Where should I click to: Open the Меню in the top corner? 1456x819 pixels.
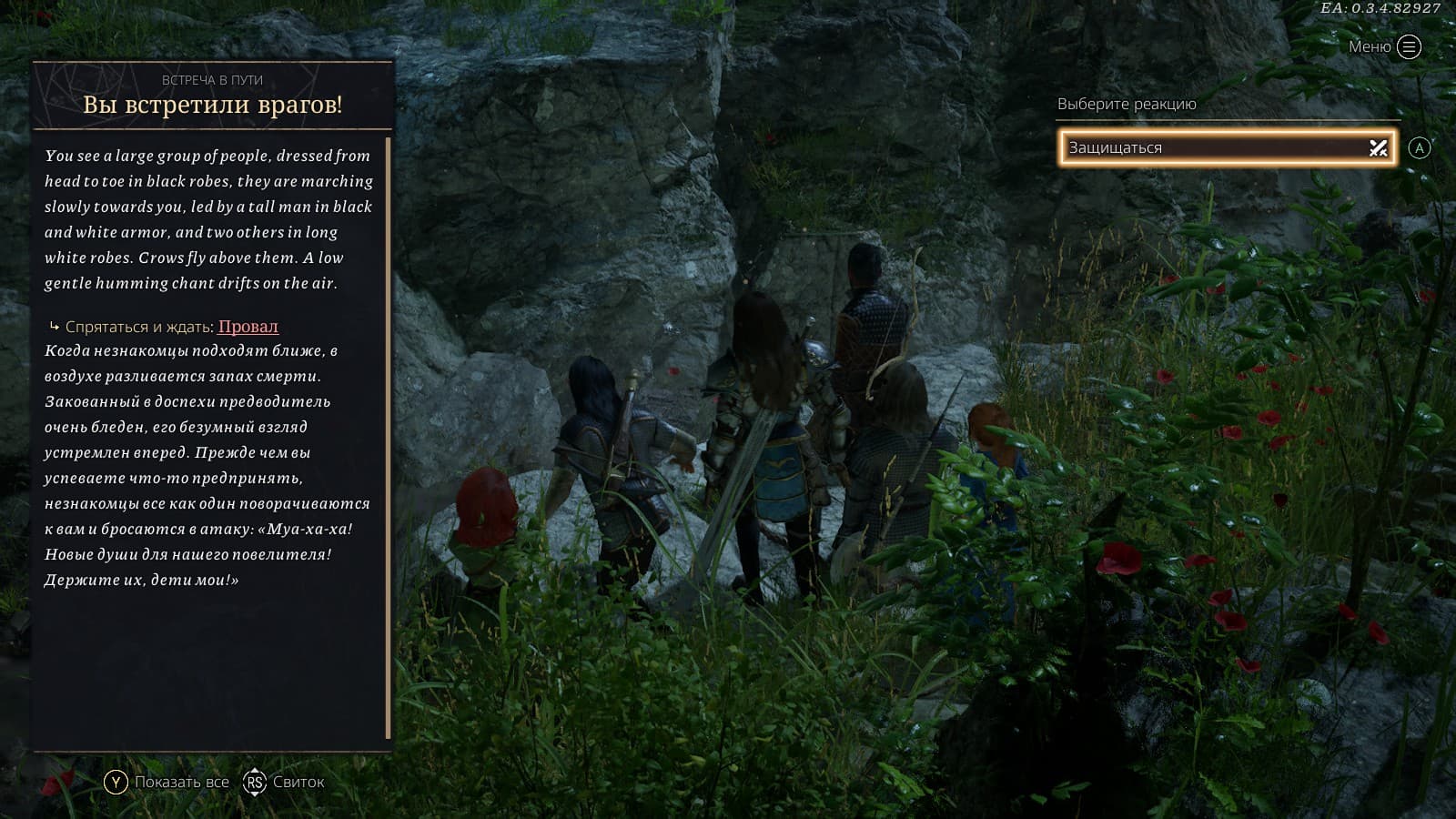click(x=1385, y=46)
